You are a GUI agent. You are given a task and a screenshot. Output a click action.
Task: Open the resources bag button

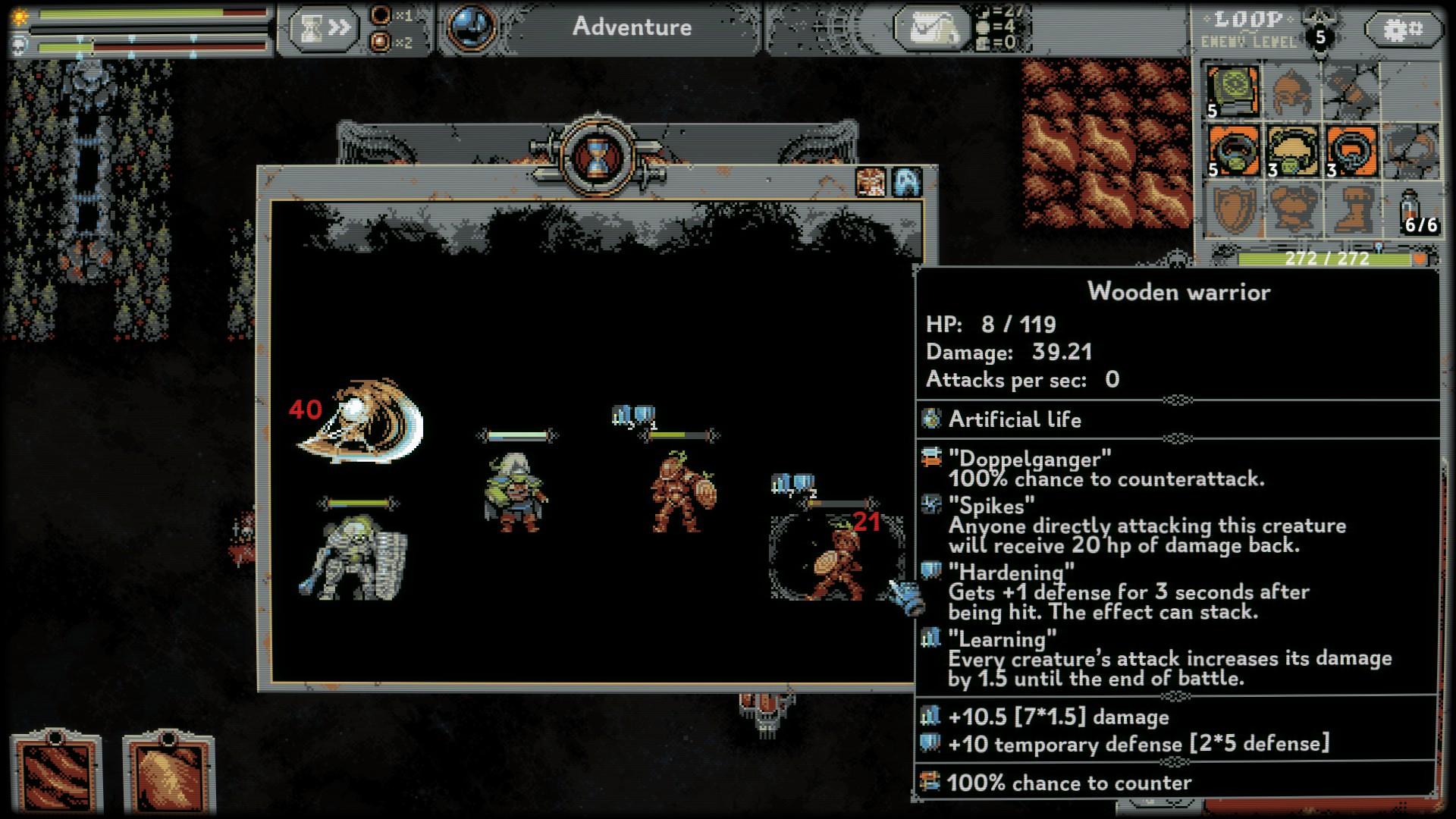[x=931, y=29]
